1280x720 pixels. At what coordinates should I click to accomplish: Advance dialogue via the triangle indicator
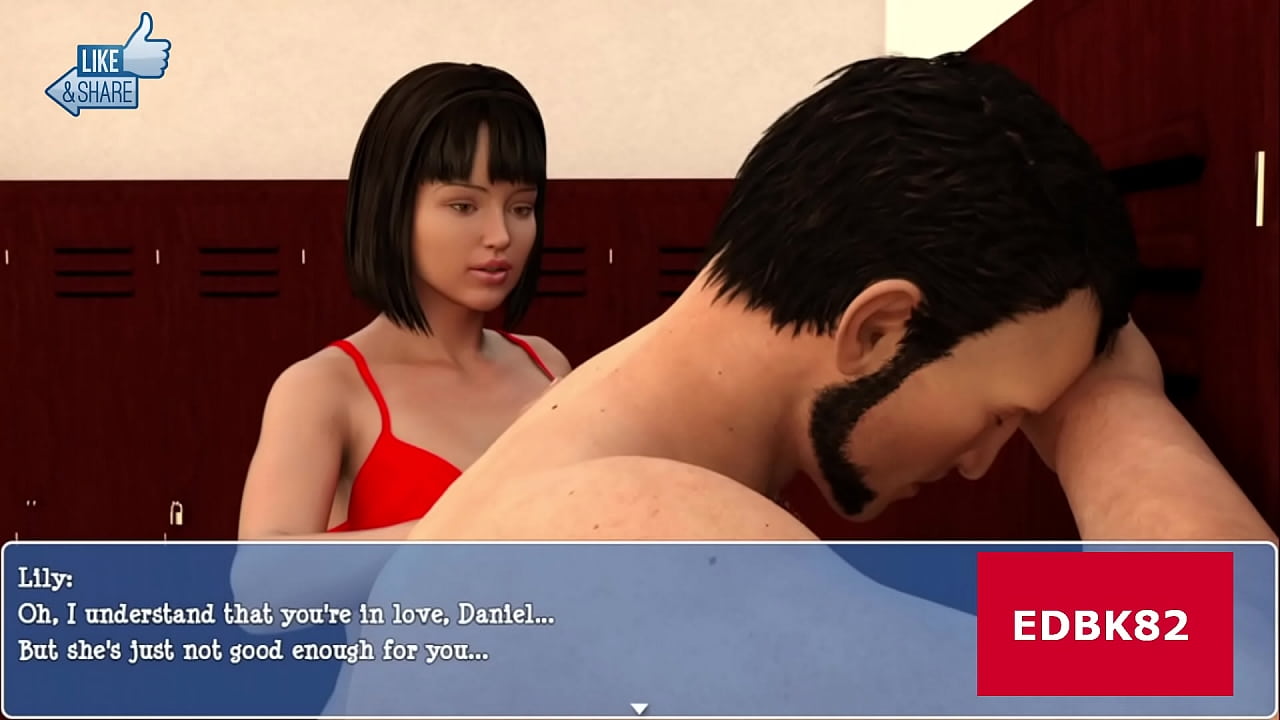(x=639, y=706)
